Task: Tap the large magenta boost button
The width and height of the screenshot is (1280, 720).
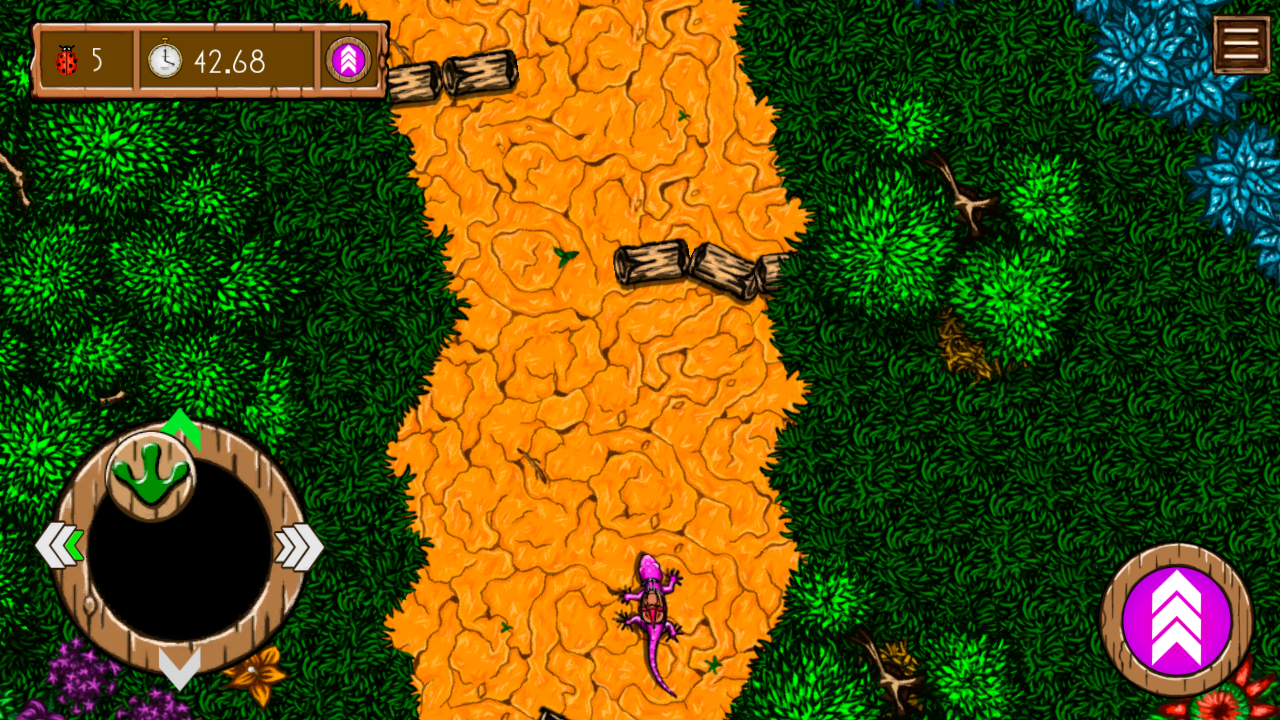Action: pos(1176,618)
